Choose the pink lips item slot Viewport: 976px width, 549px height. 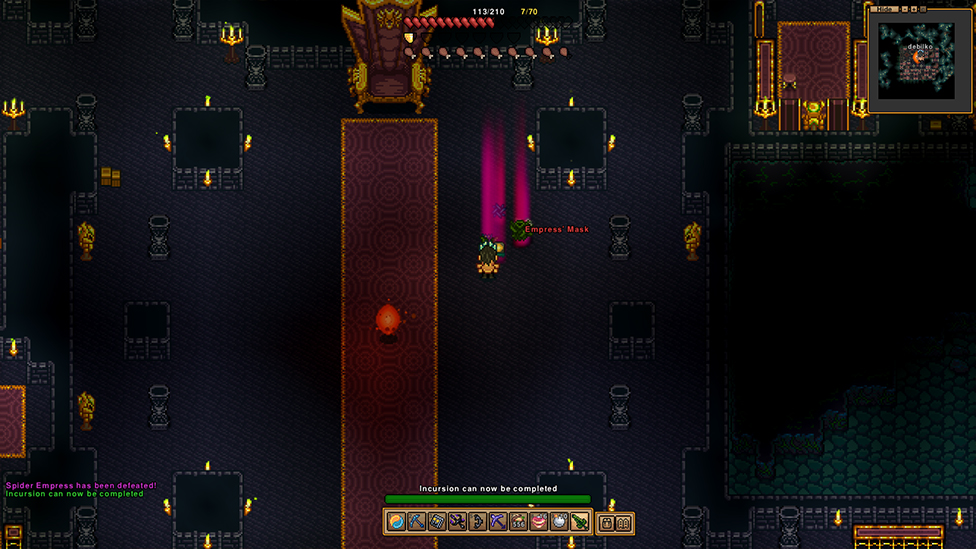point(539,521)
